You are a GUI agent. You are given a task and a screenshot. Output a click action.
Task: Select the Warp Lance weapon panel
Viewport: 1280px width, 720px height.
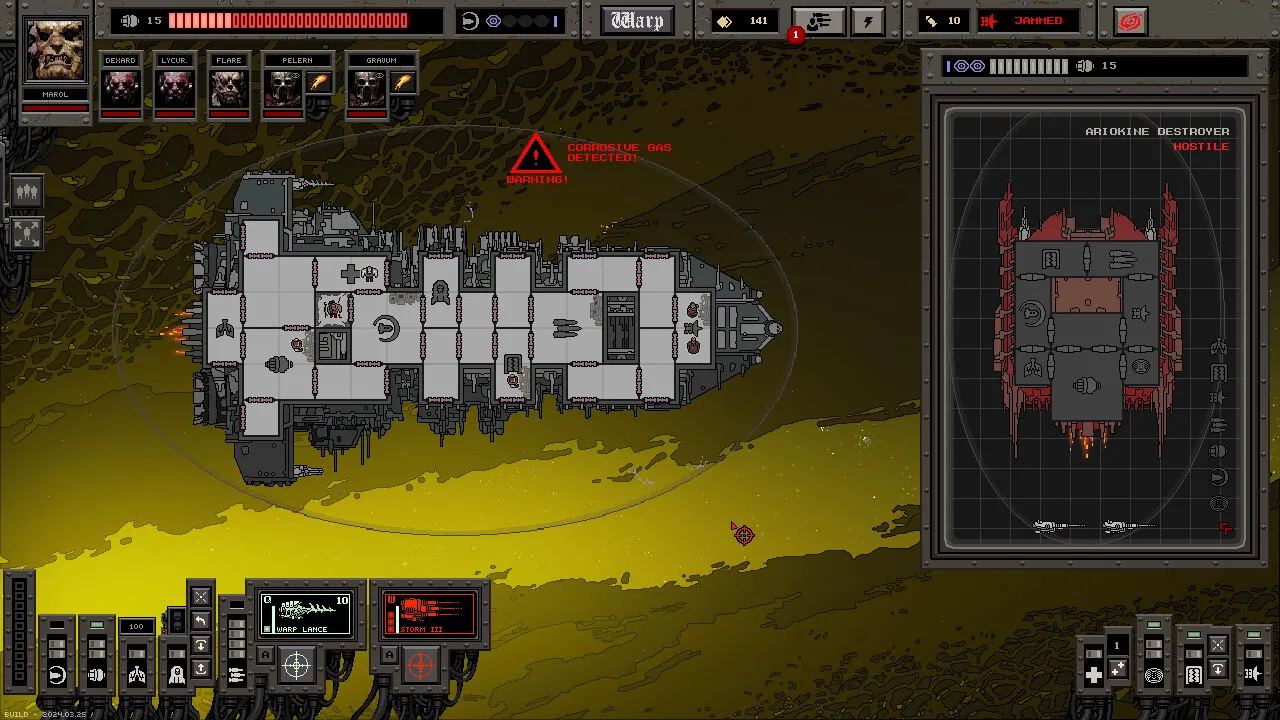(306, 614)
